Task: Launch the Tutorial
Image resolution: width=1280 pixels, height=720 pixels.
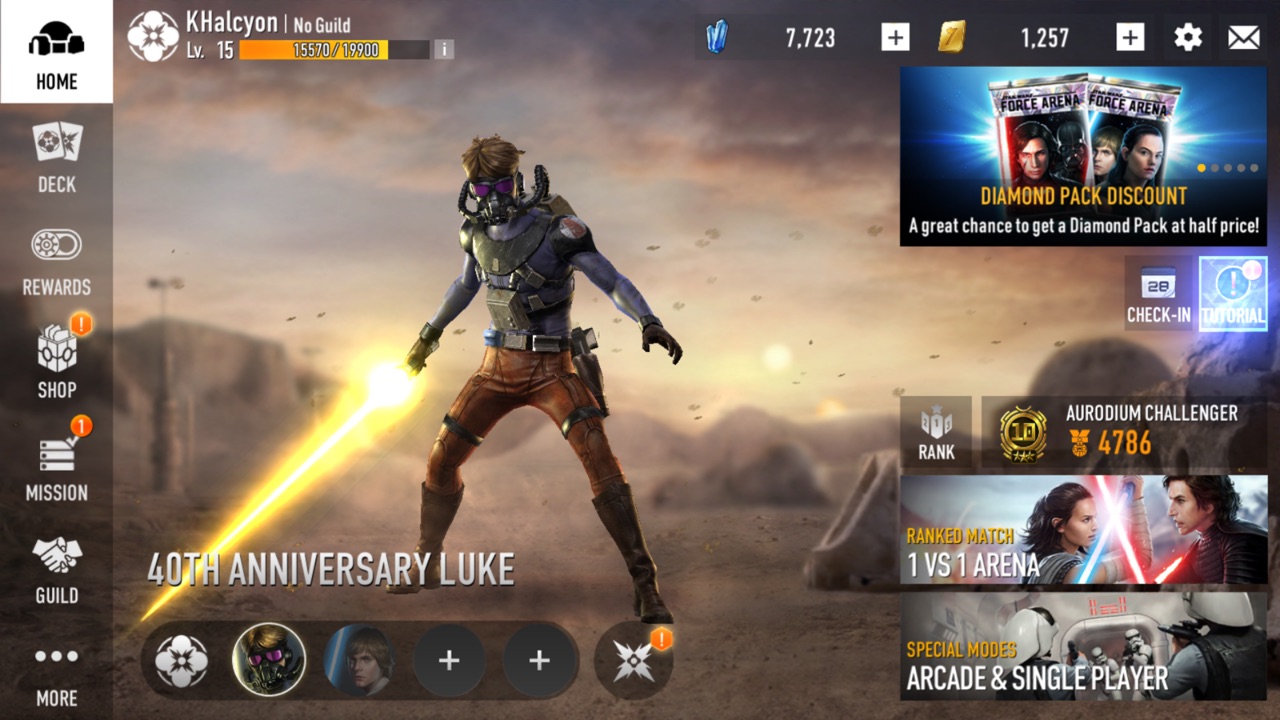Action: click(1233, 293)
